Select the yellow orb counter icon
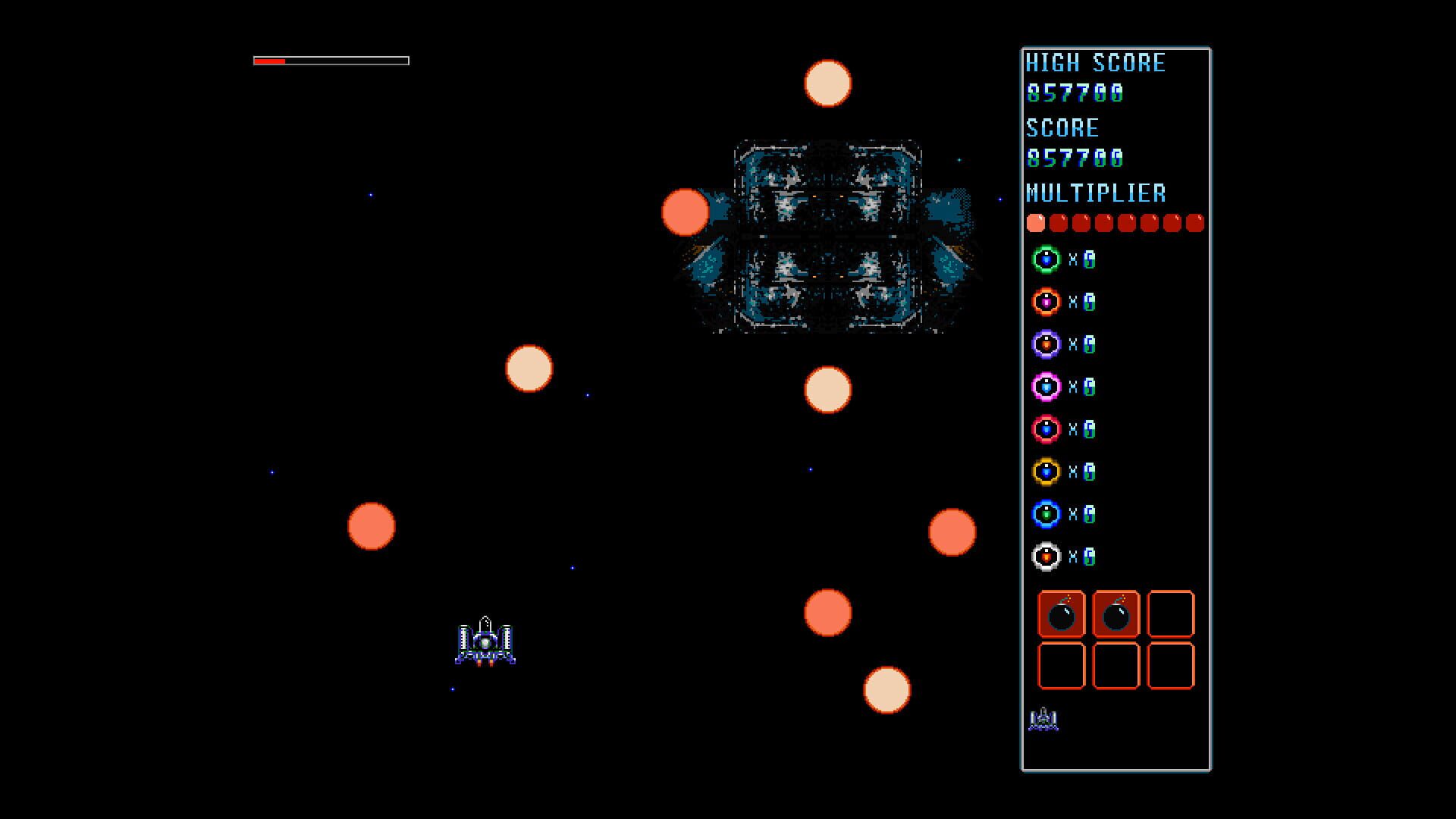The height and width of the screenshot is (819, 1456). 1045,472
